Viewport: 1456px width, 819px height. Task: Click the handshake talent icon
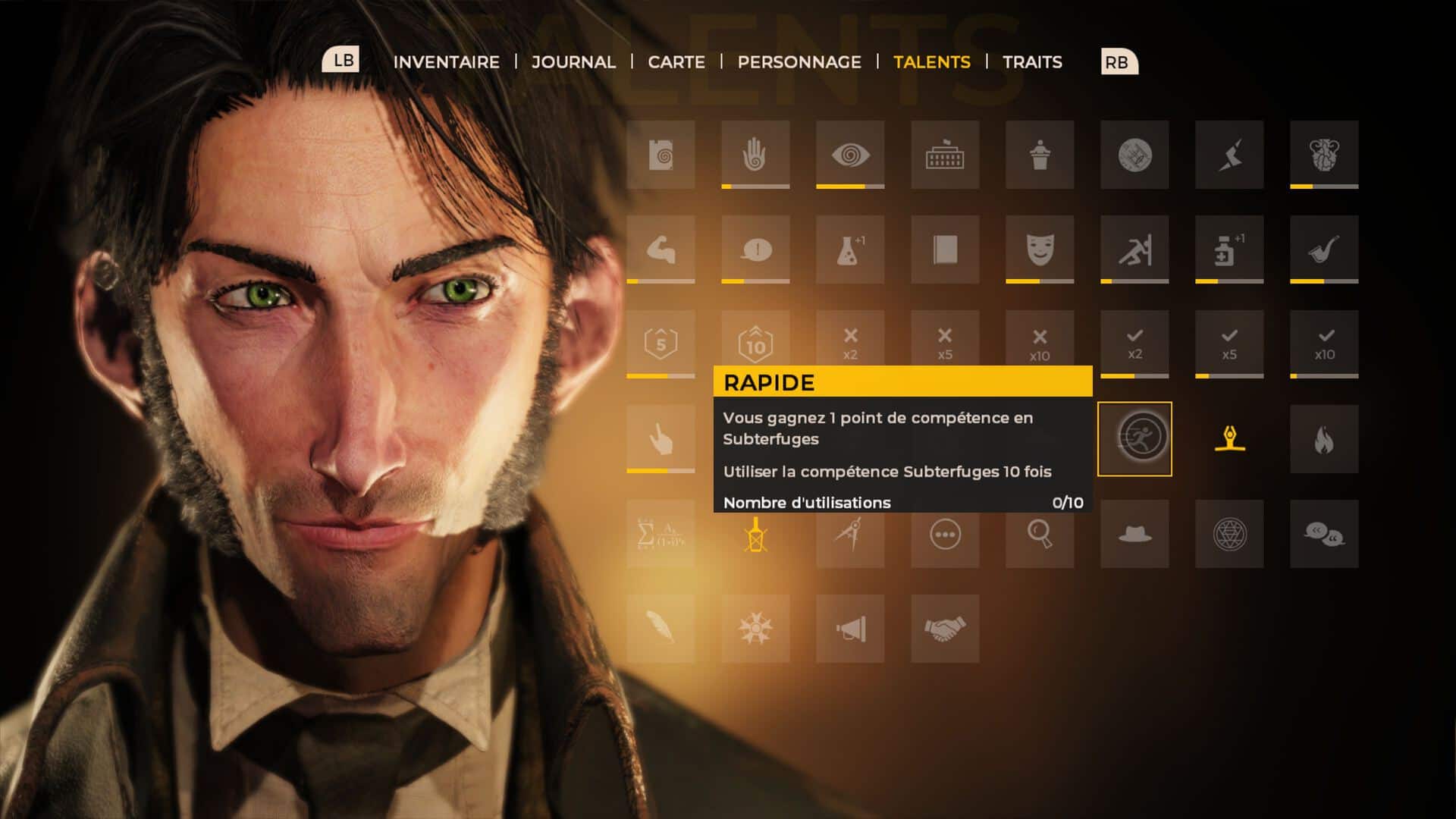945,629
